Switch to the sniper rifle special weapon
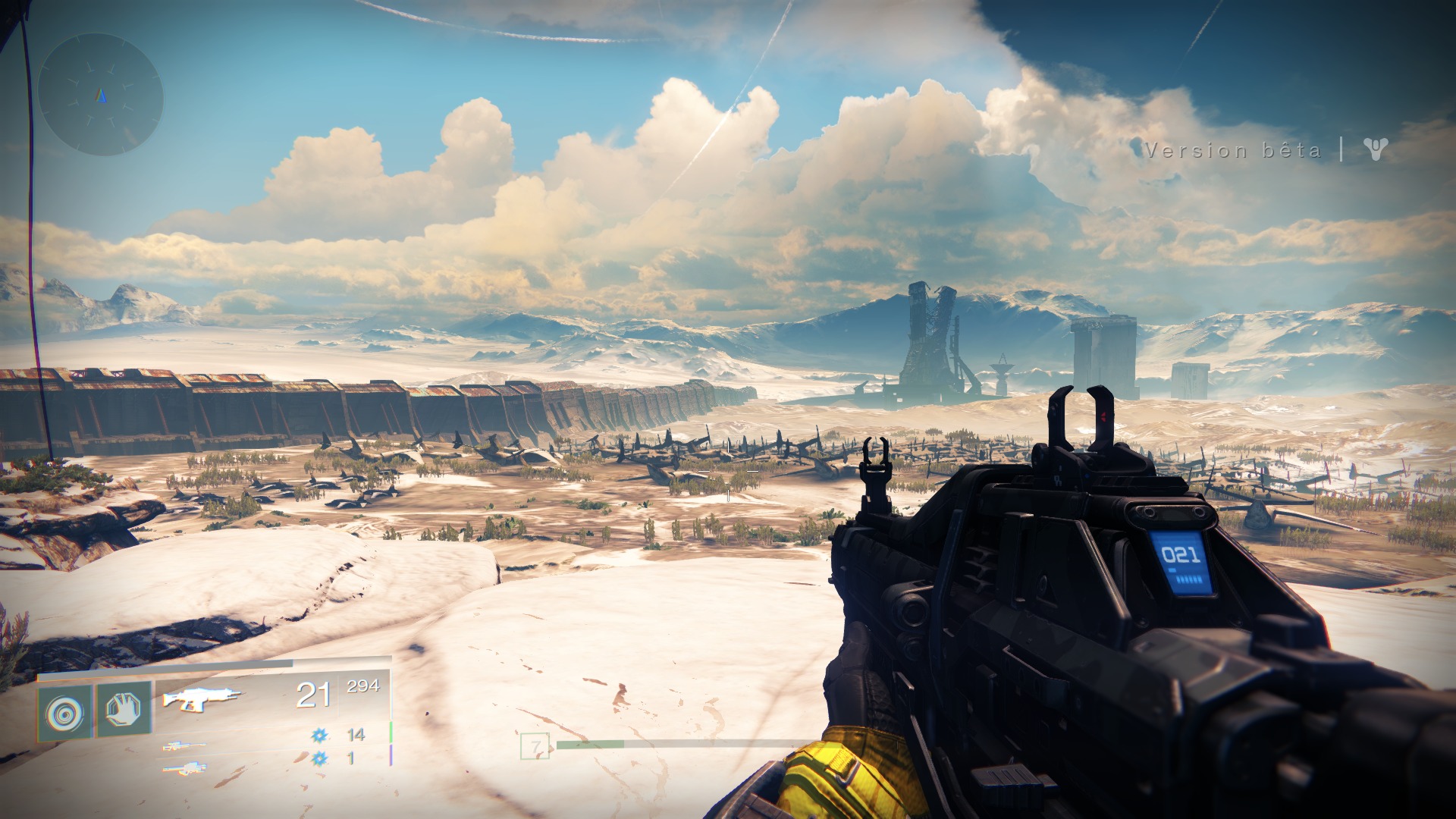Viewport: 1456px width, 819px height. pyautogui.click(x=183, y=746)
